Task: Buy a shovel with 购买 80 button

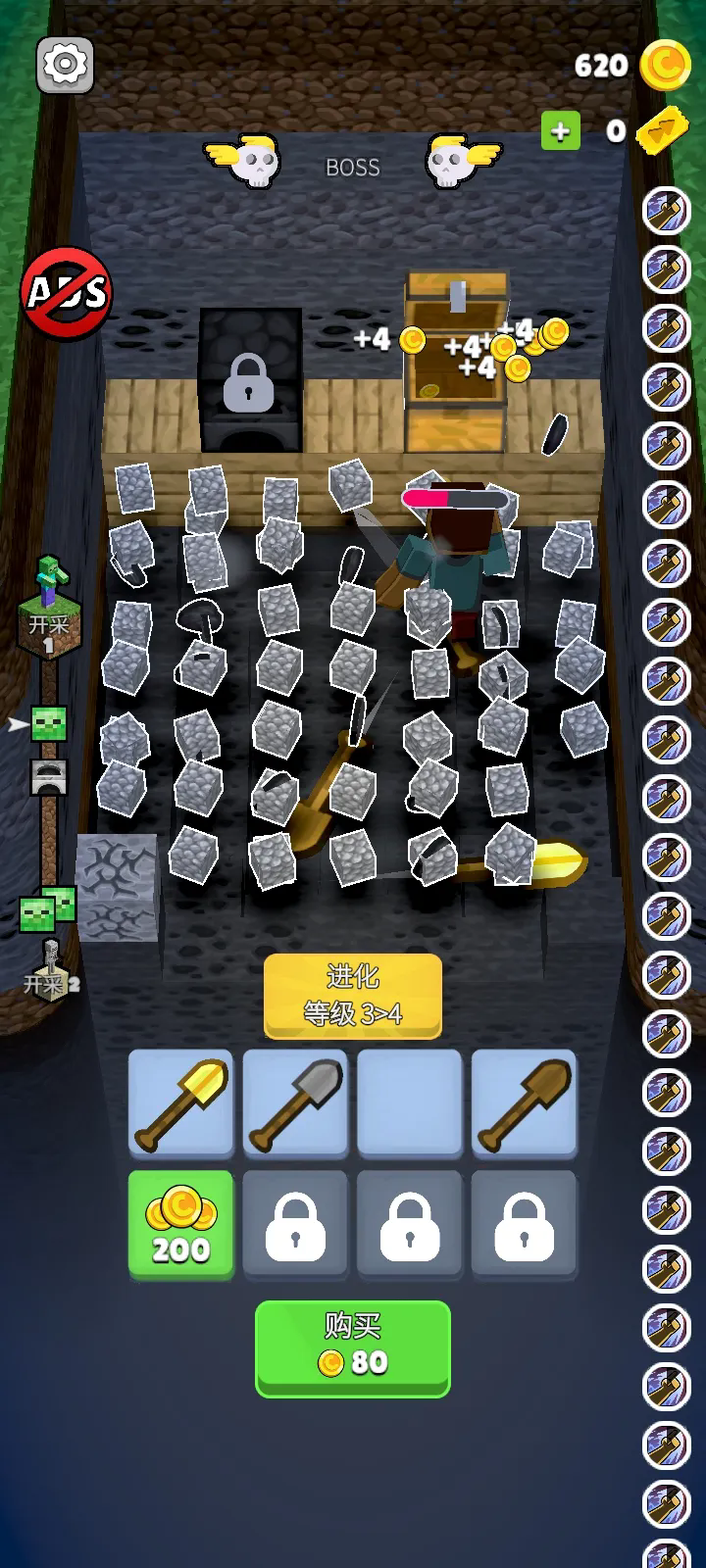Action: (x=352, y=1347)
